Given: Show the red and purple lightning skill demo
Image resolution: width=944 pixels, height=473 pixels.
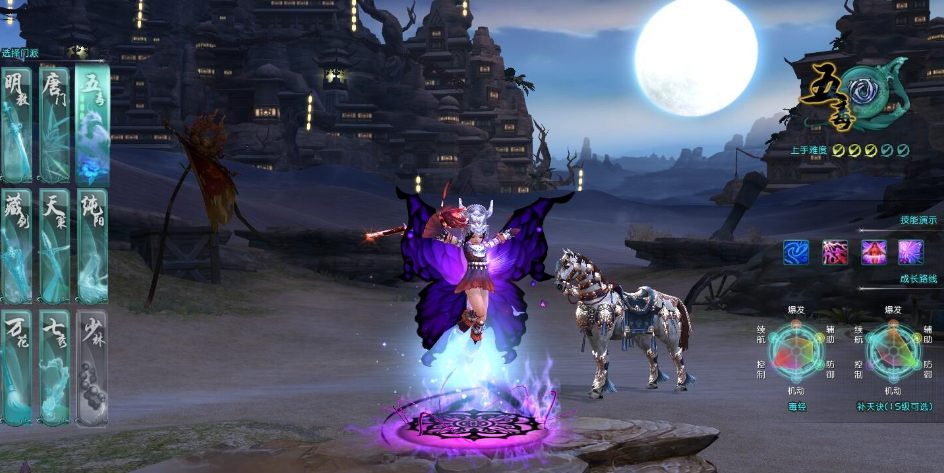Looking at the screenshot, I should tap(834, 252).
